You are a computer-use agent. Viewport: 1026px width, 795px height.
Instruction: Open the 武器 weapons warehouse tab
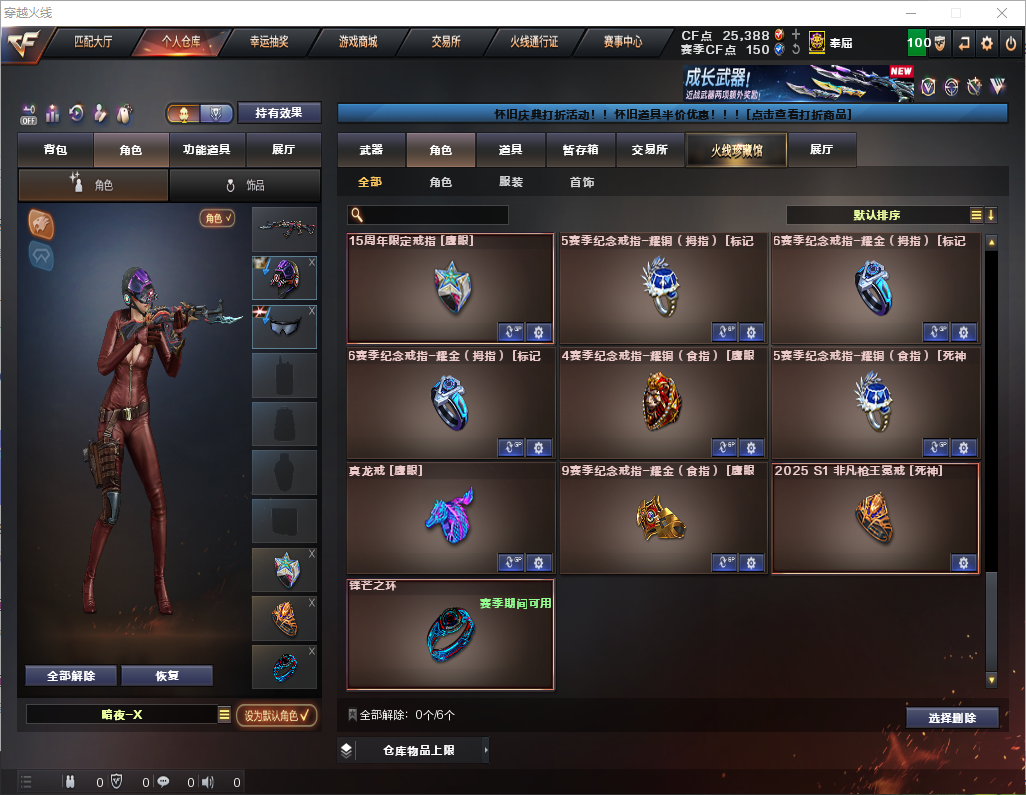(x=371, y=150)
